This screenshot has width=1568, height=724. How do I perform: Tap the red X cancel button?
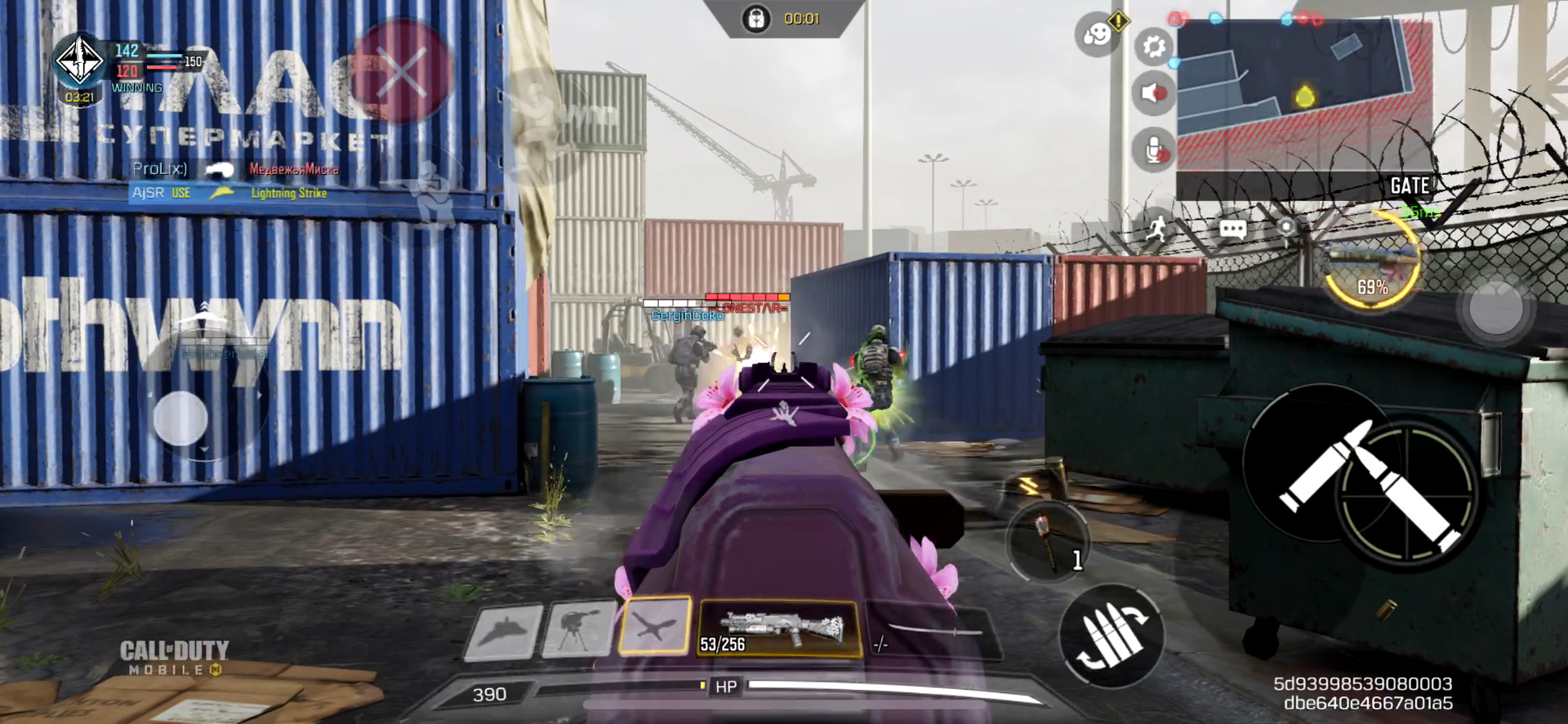click(401, 70)
